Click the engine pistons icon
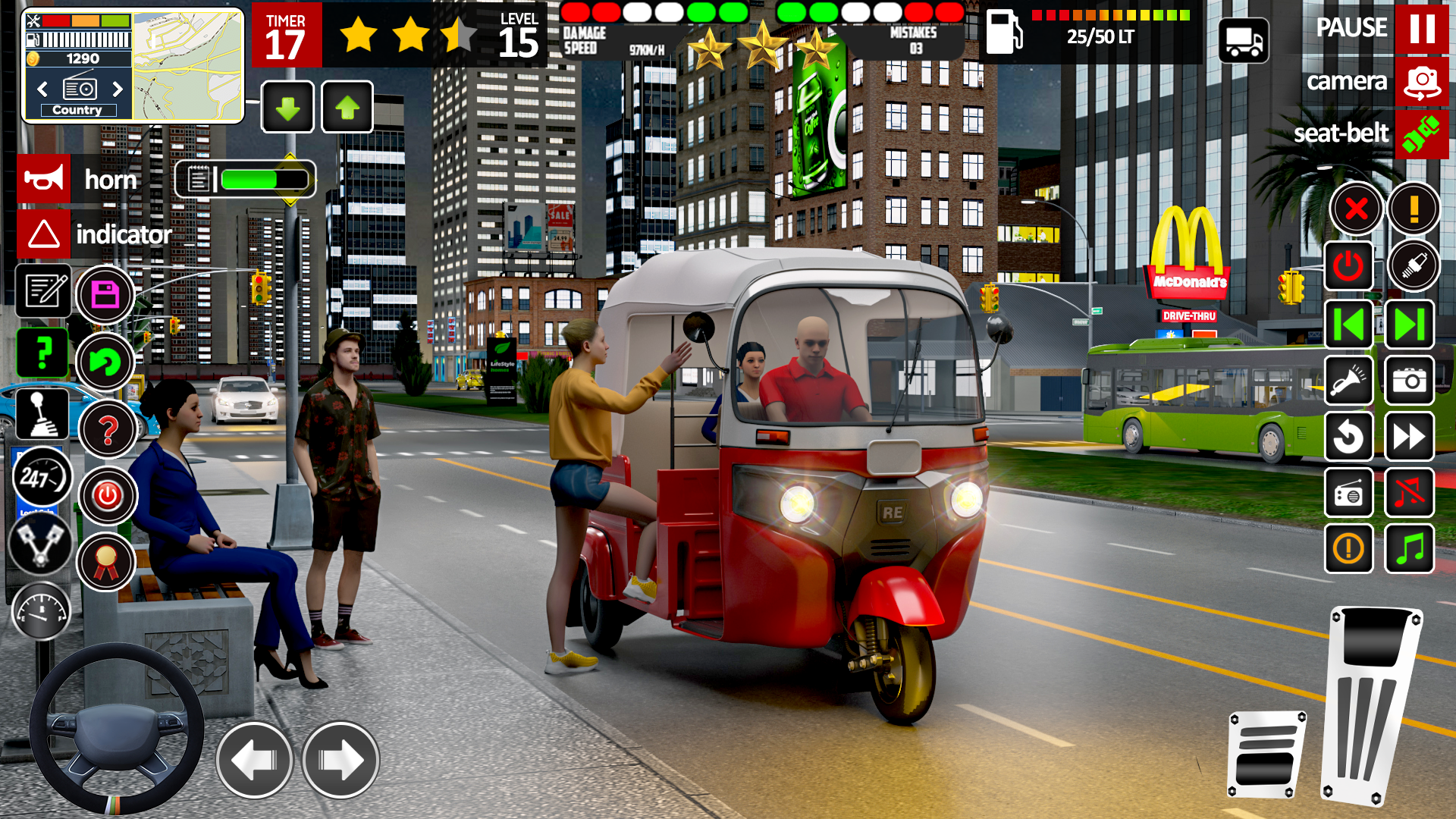This screenshot has width=1456, height=819. click(43, 544)
